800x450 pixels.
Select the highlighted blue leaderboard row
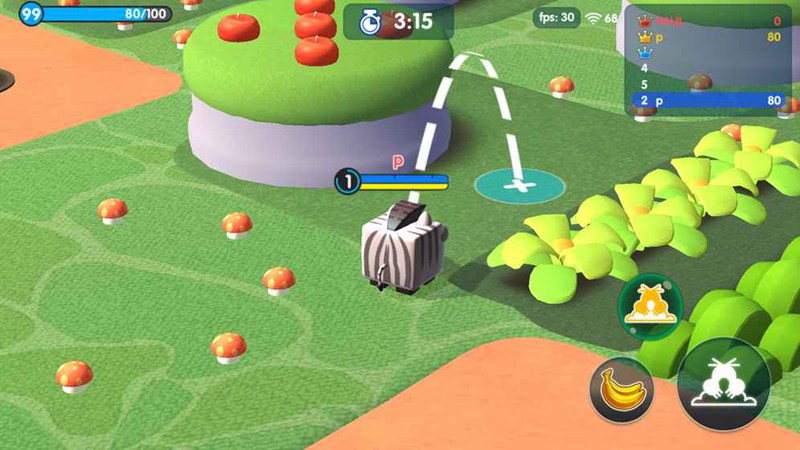tap(706, 101)
